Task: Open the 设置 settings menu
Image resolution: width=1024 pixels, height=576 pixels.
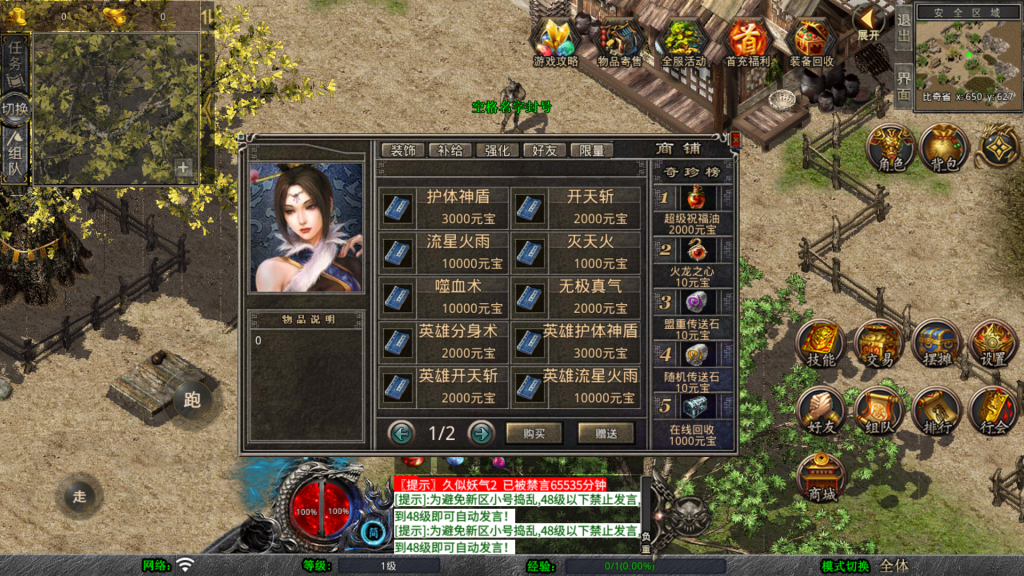Action: point(993,345)
